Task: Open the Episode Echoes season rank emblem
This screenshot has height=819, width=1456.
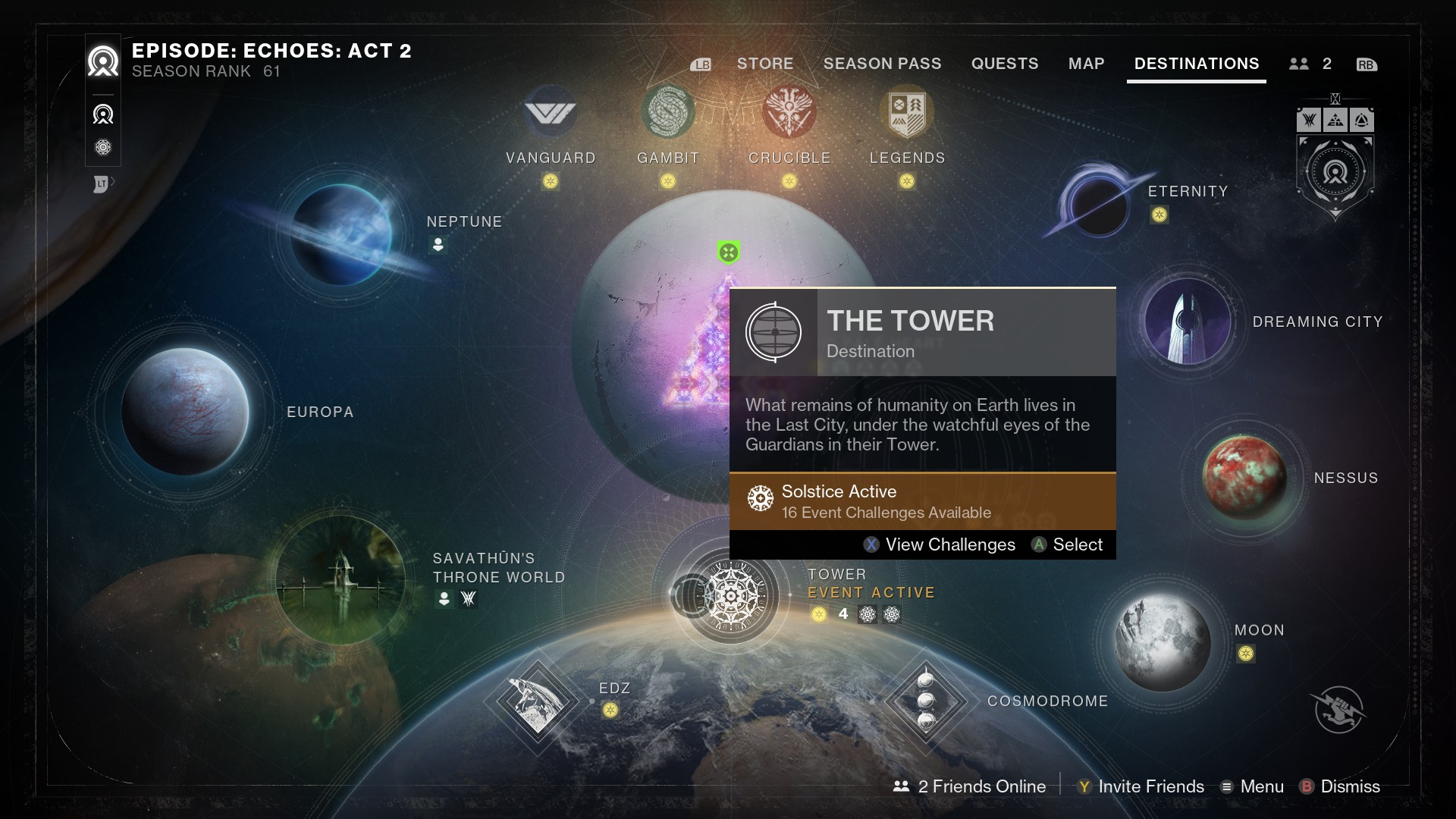Action: (x=103, y=61)
